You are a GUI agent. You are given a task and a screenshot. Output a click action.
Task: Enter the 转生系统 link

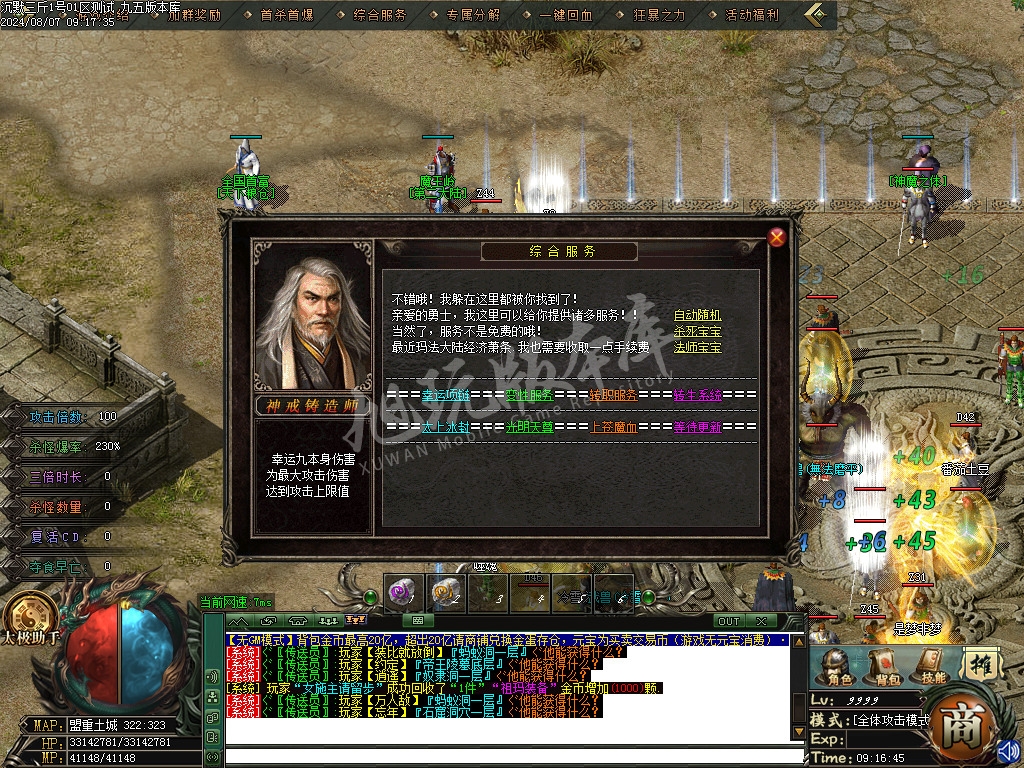point(698,395)
